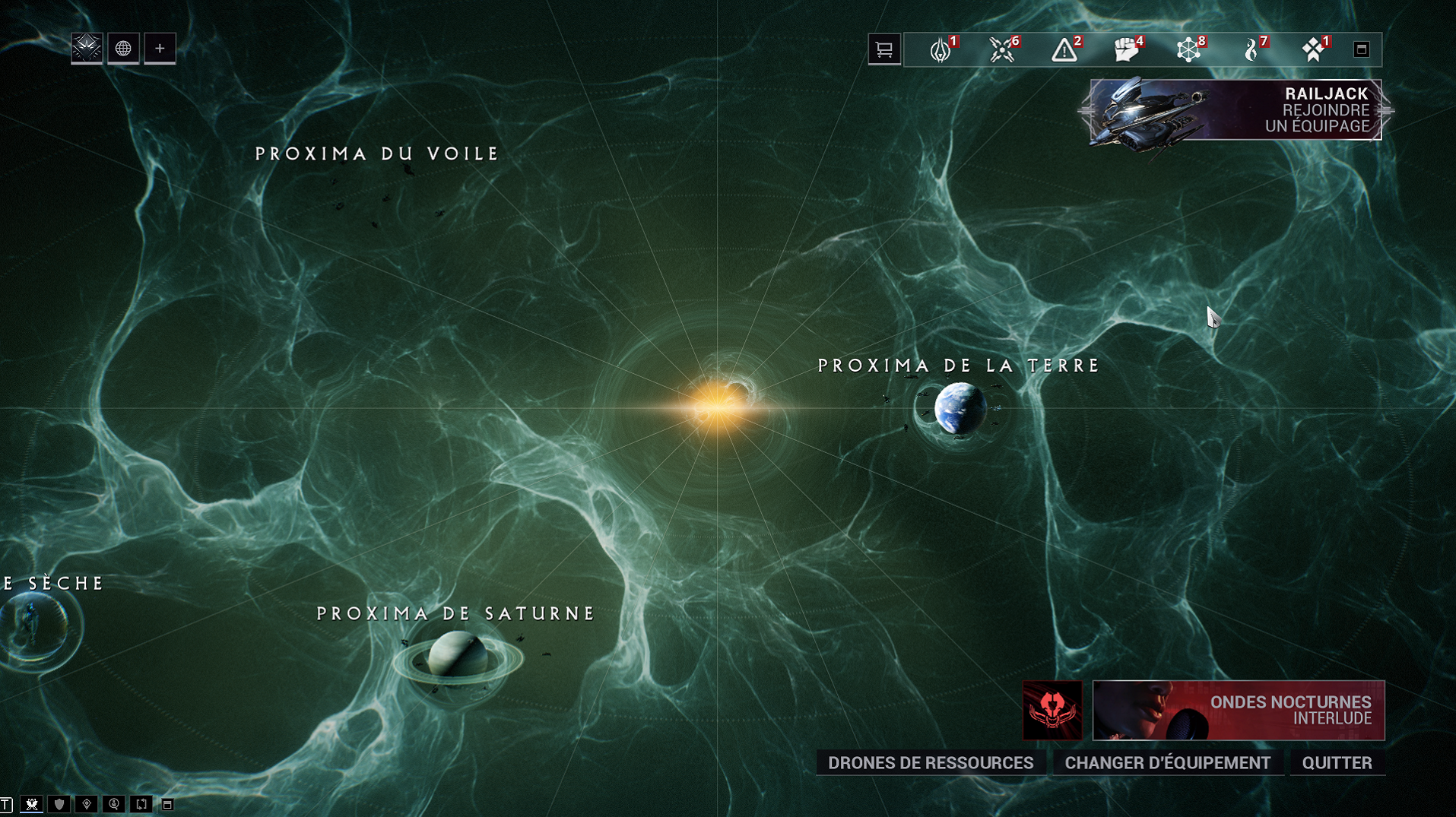Open the Ondes Nocturnes Interlude banner

[x=1238, y=710]
